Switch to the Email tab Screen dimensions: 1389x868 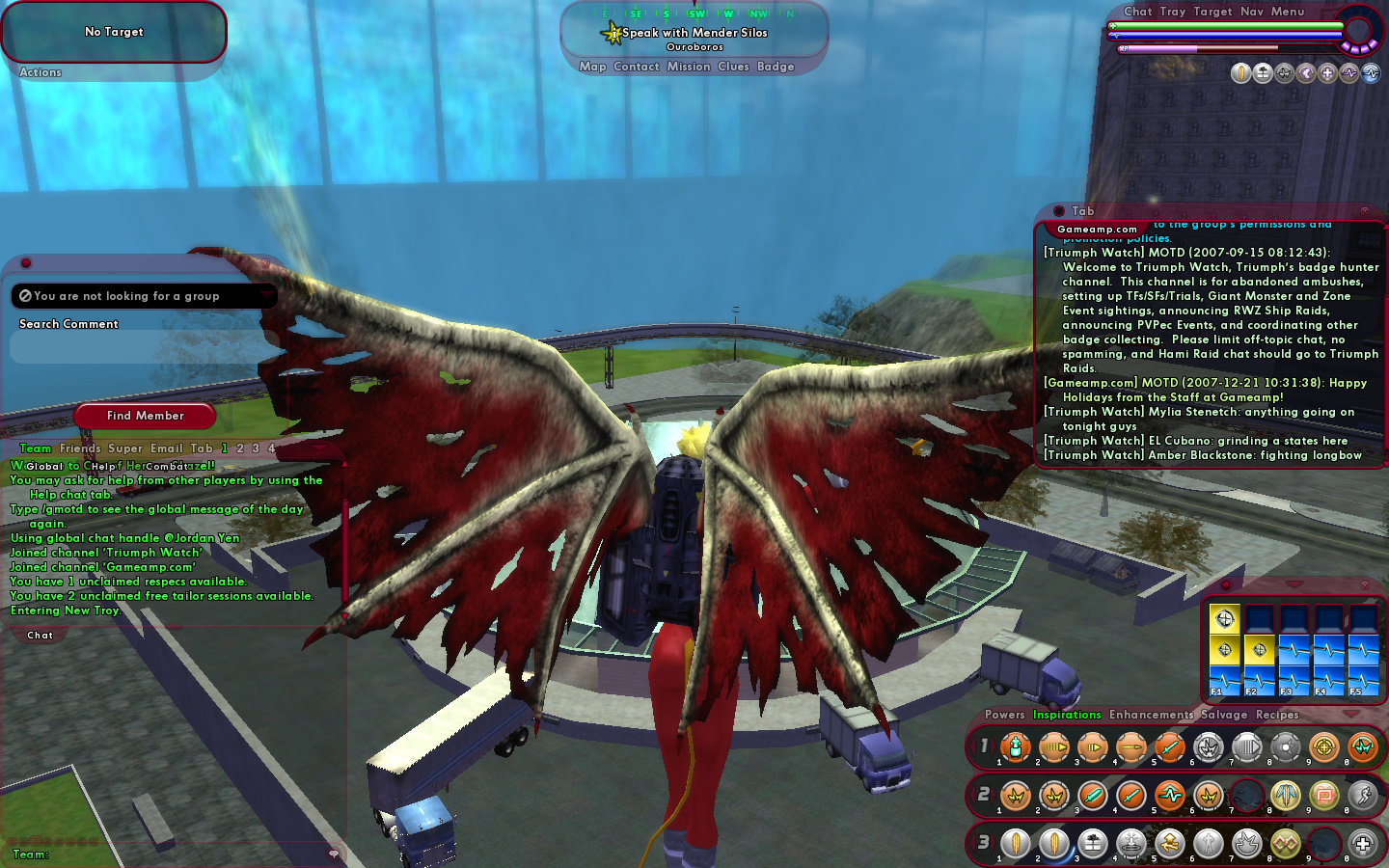coord(166,448)
